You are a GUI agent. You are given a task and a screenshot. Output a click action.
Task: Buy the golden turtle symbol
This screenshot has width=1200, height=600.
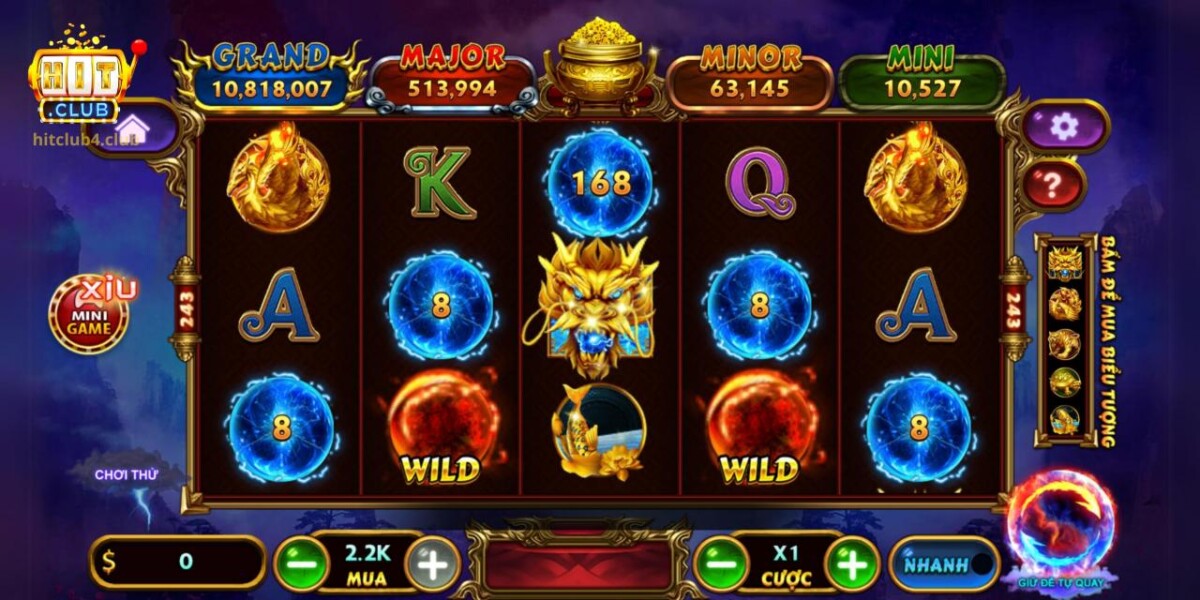coord(1065,382)
